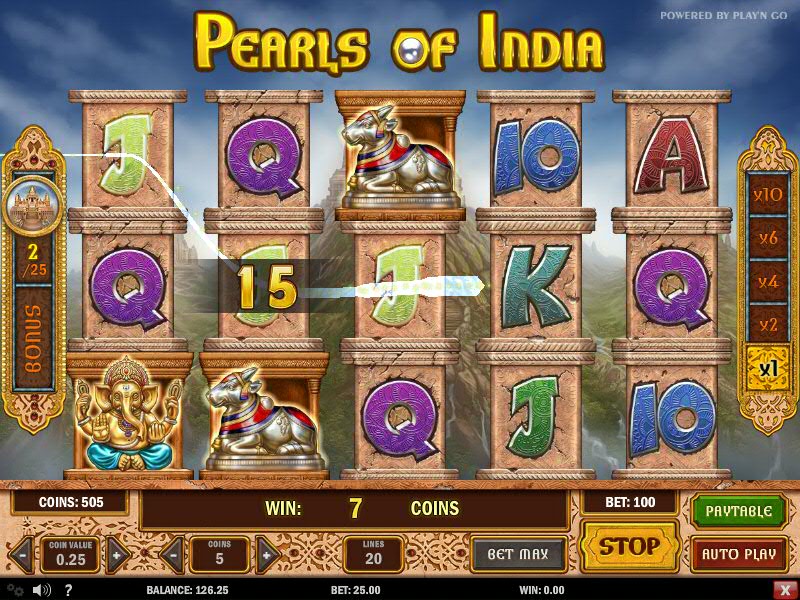Viewport: 800px width, 600px height.
Task: Close the game with the red X
Action: tap(783, 590)
